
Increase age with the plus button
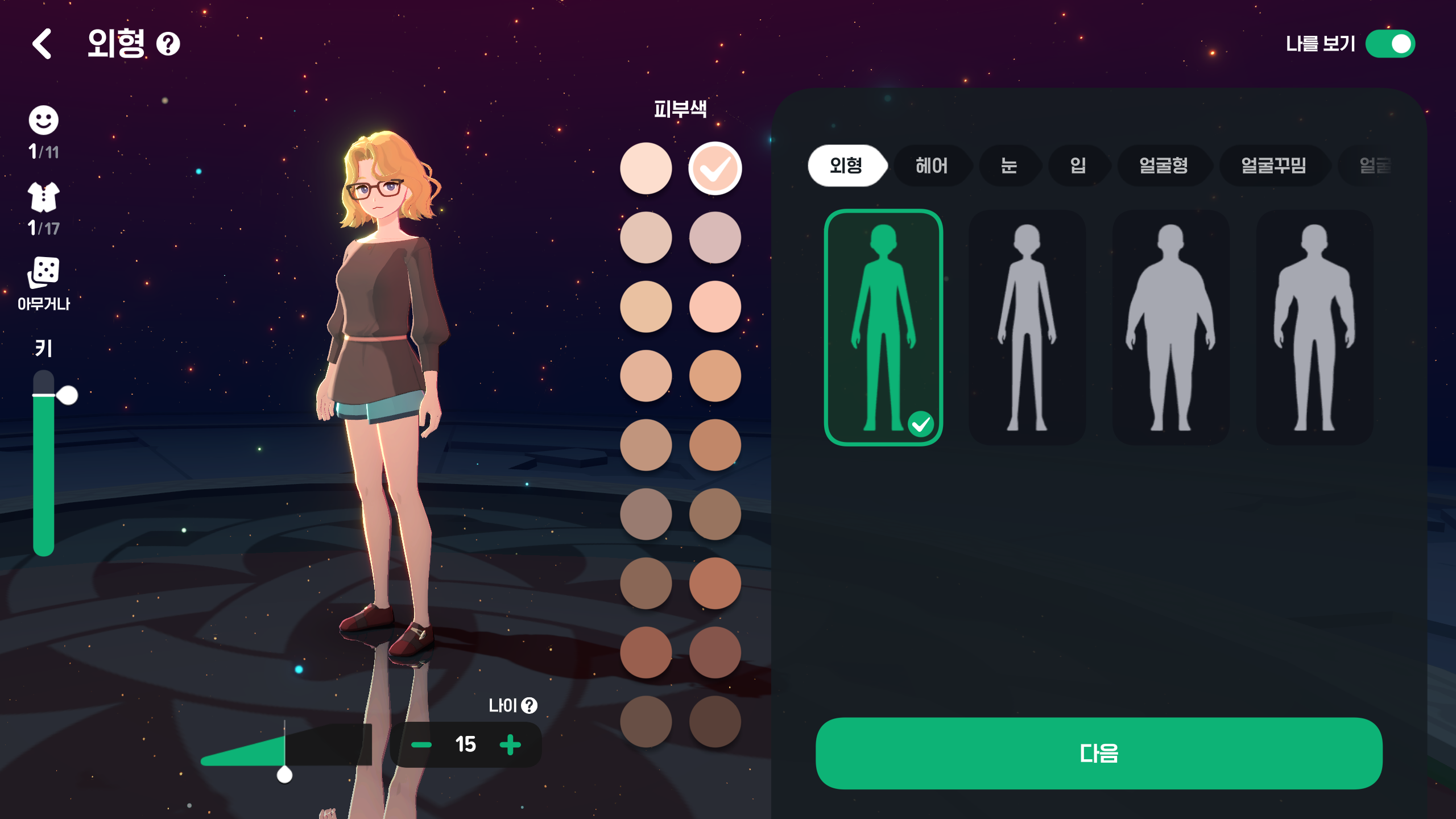(510, 744)
